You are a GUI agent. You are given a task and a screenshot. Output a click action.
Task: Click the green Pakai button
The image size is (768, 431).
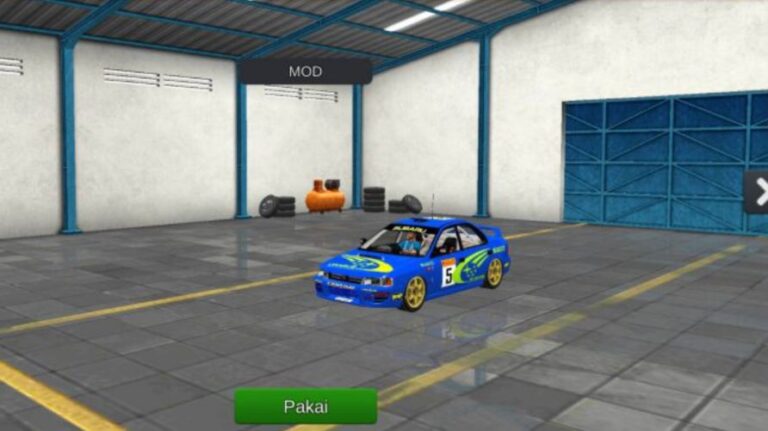click(305, 406)
